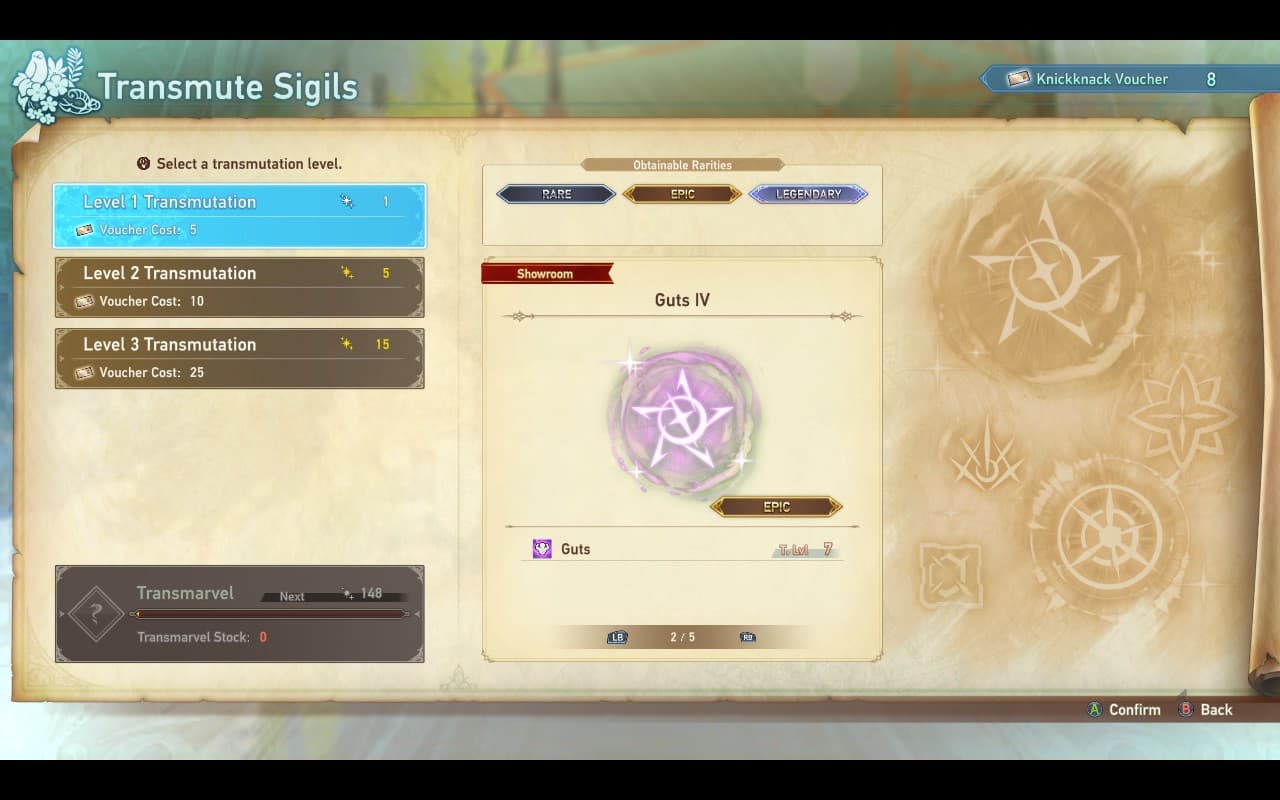The width and height of the screenshot is (1280, 800).
Task: Select the Guts trait row
Action: [682, 549]
